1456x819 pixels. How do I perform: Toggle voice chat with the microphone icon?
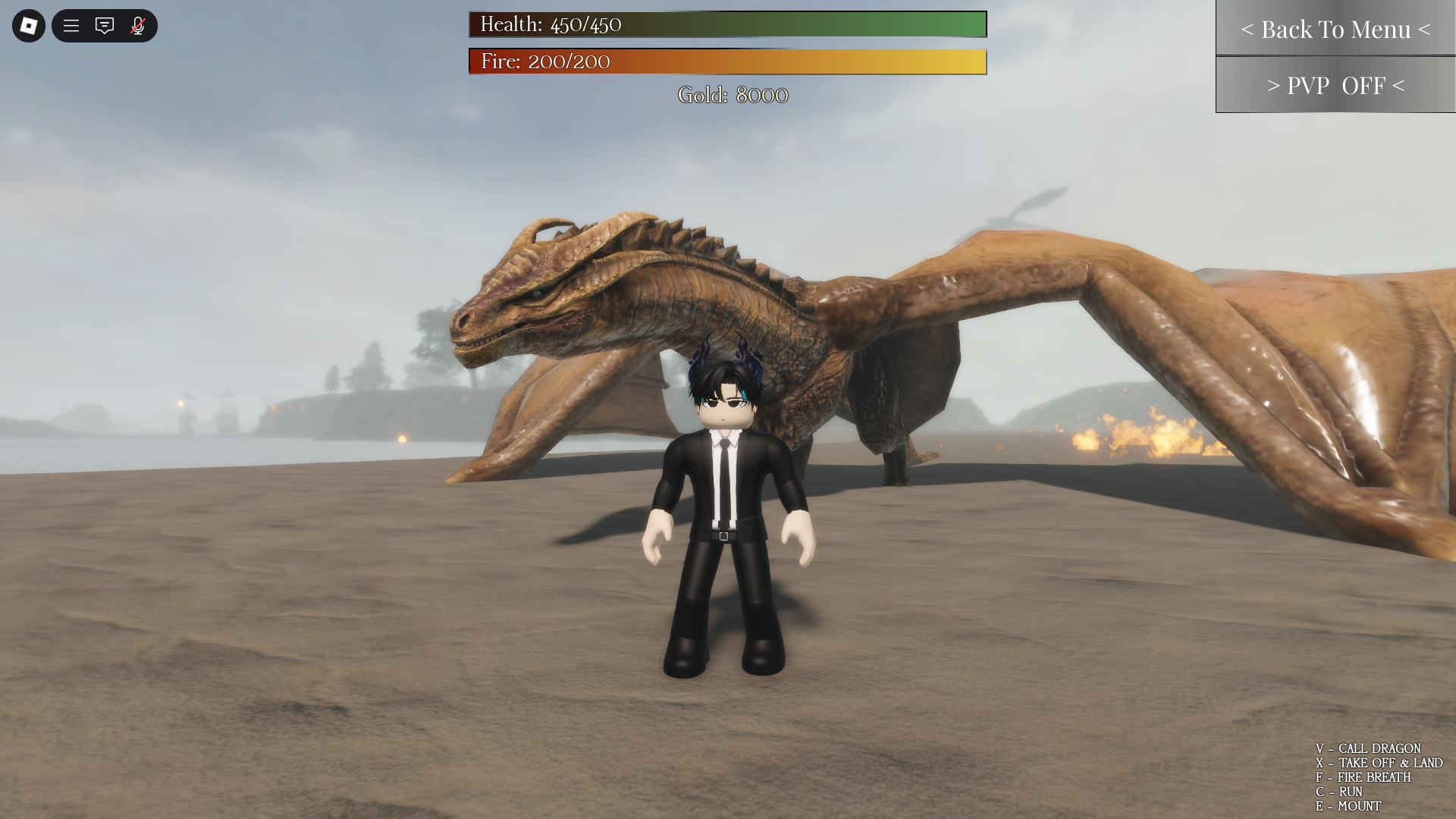point(138,26)
